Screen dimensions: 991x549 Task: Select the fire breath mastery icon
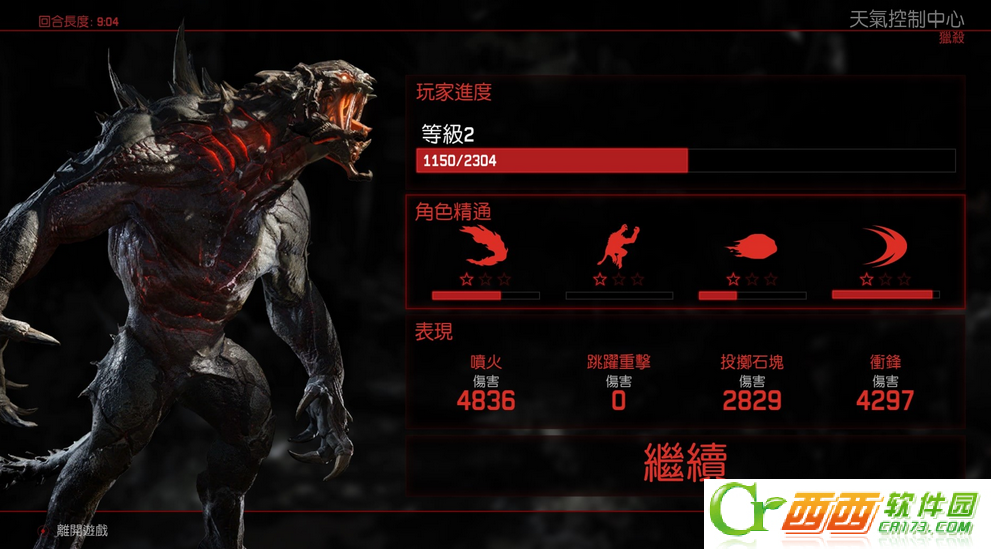486,245
